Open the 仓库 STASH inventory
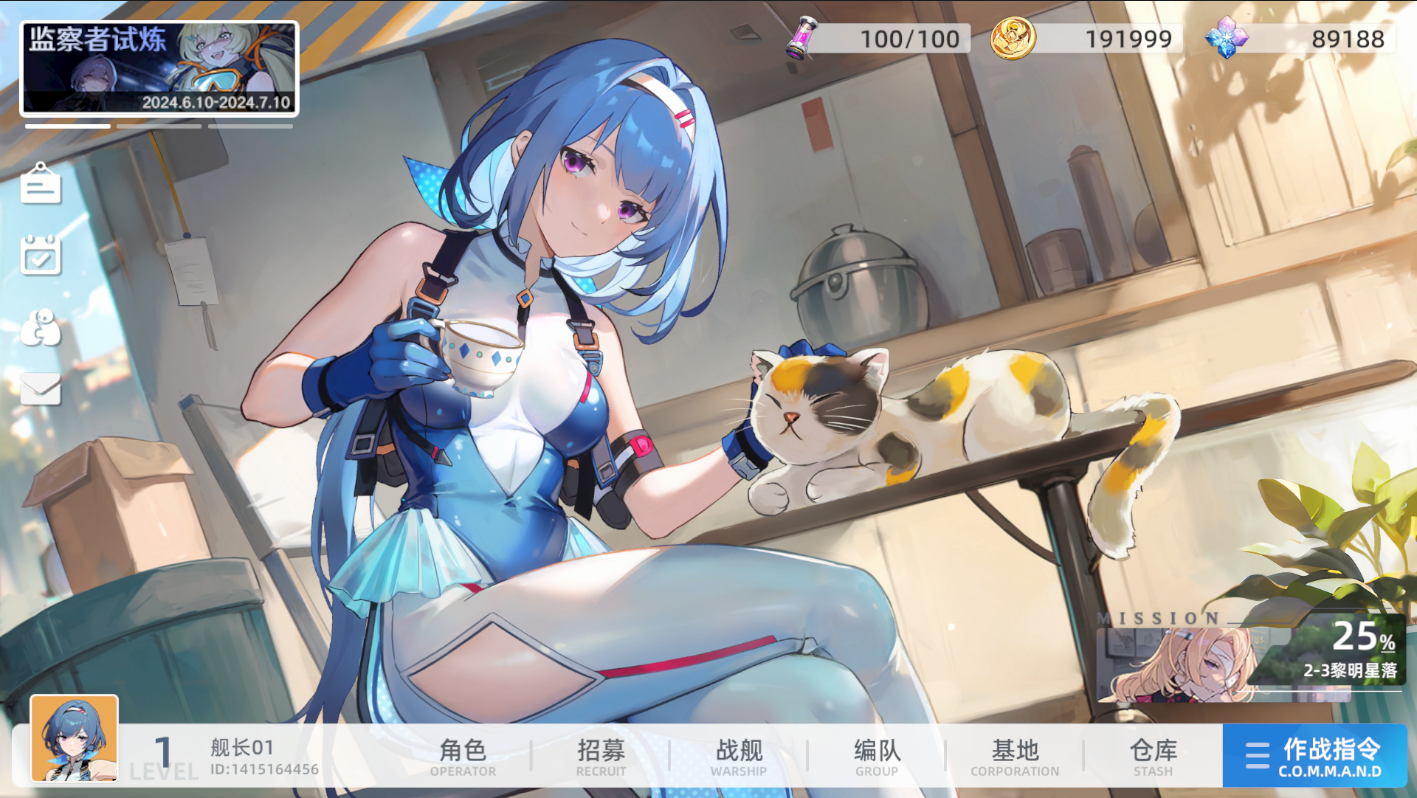The height and width of the screenshot is (798, 1417). point(1153,756)
